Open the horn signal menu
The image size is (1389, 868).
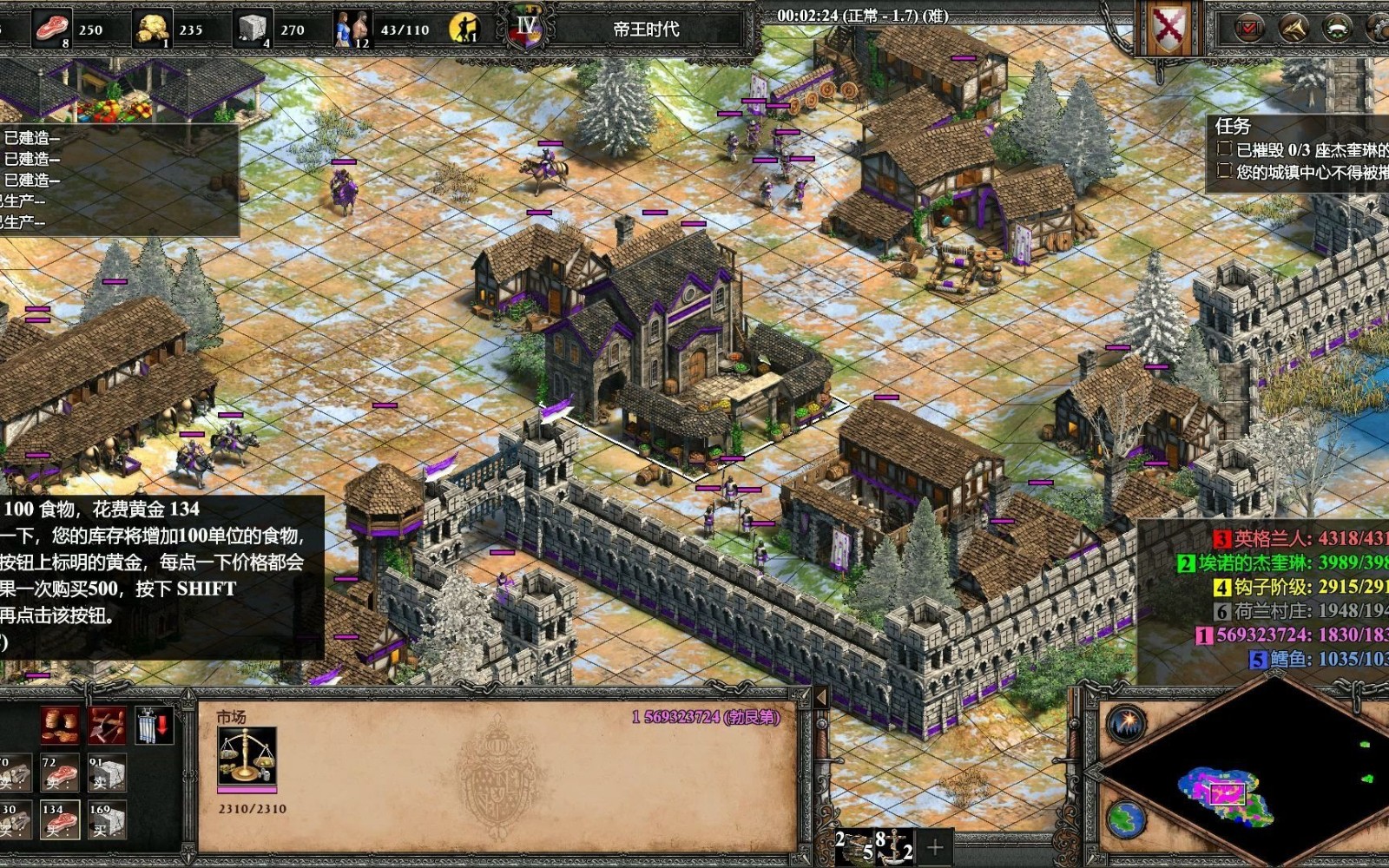[x=1293, y=29]
